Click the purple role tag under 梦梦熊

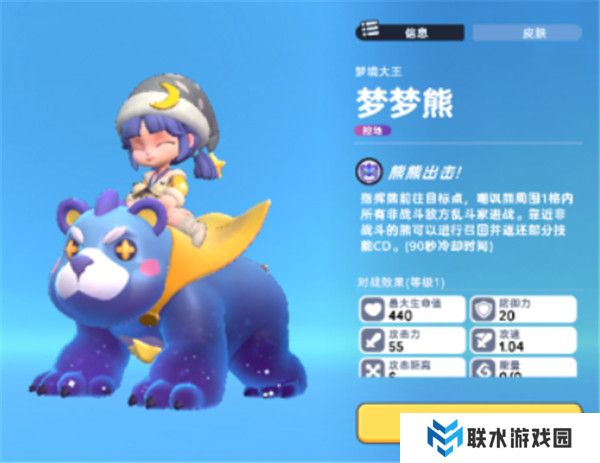[373, 130]
